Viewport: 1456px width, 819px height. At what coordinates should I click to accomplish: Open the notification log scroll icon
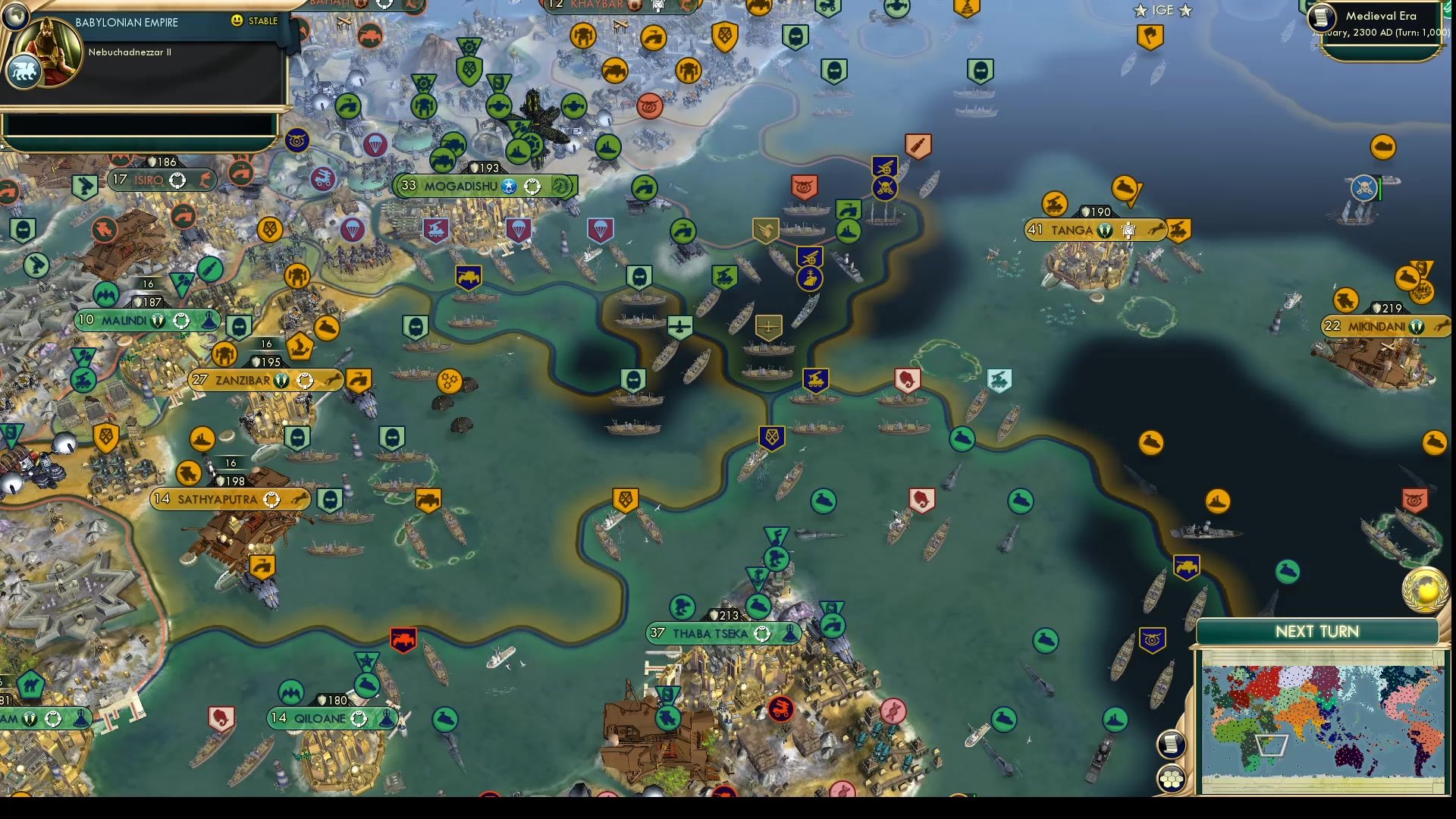pyautogui.click(x=1170, y=743)
